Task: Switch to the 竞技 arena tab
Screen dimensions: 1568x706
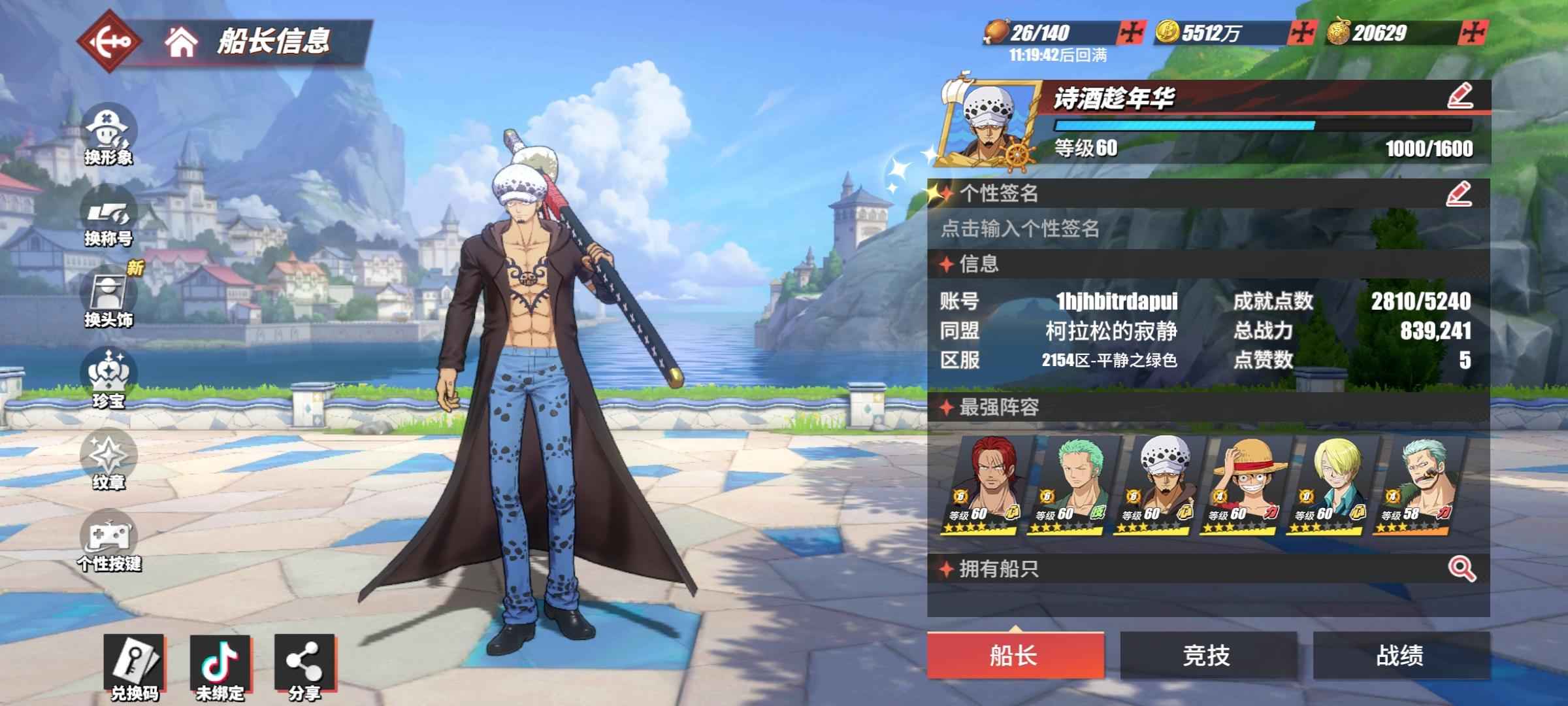Action: (x=1207, y=655)
